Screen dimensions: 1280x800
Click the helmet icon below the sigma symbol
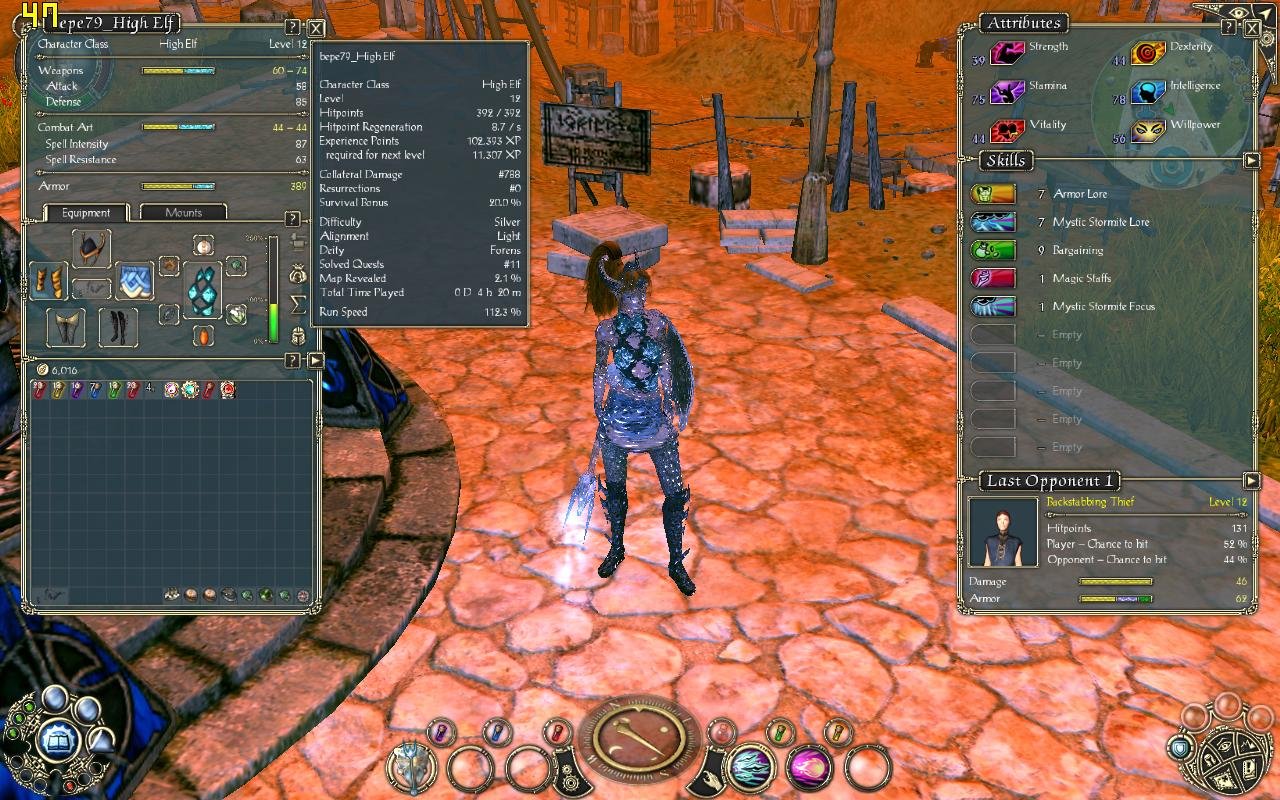[x=298, y=336]
